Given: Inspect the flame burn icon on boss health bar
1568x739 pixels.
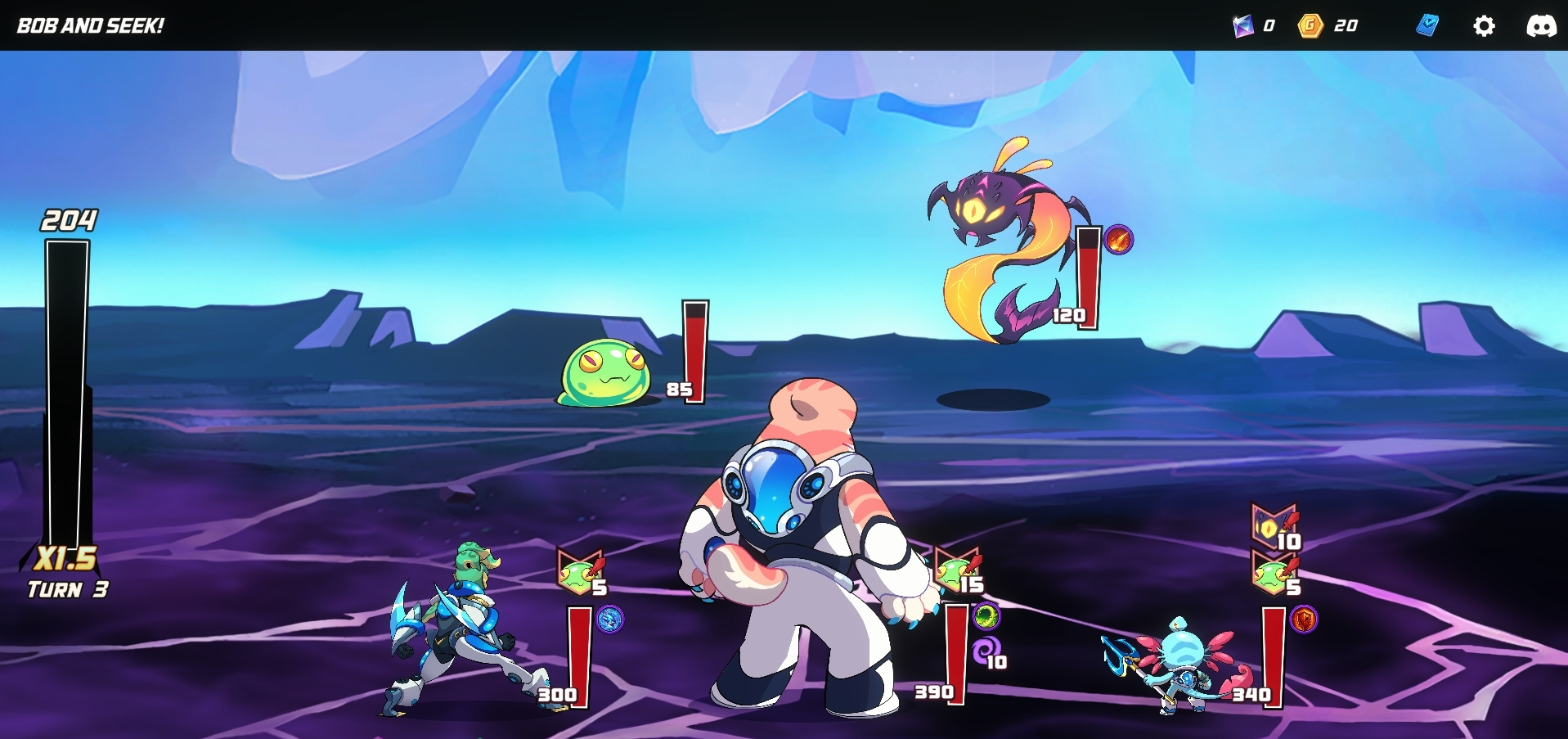Looking at the screenshot, I should [x=1118, y=241].
